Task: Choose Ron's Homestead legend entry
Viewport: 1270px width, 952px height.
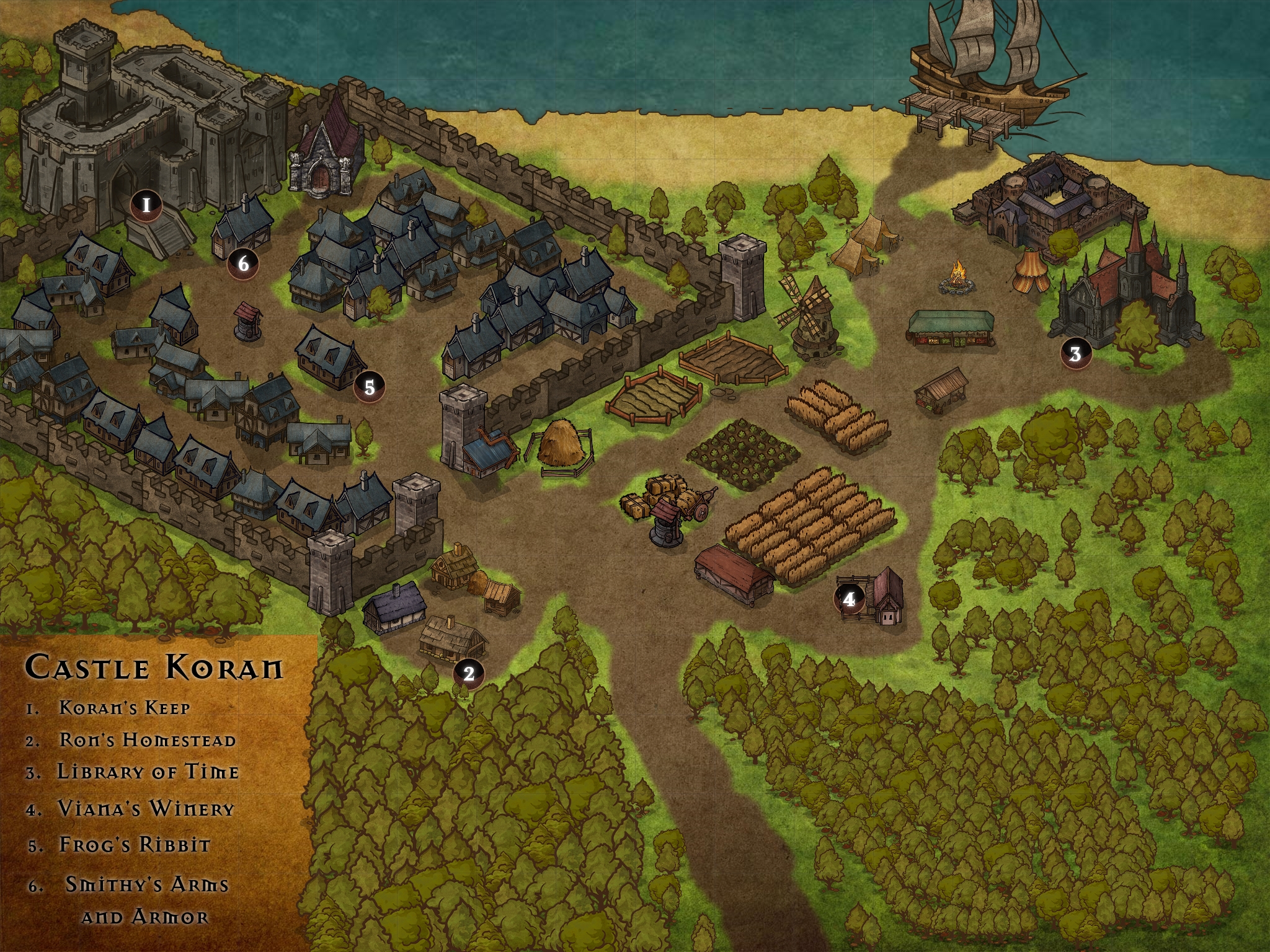Action: tap(147, 740)
